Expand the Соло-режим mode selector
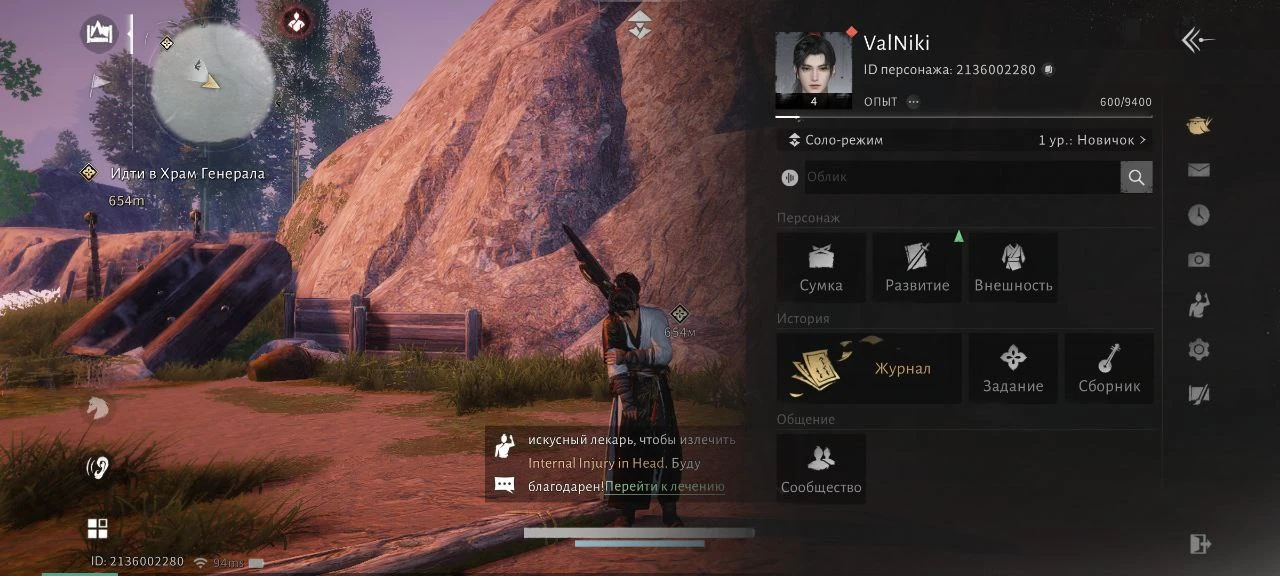The image size is (1280, 576). [964, 140]
